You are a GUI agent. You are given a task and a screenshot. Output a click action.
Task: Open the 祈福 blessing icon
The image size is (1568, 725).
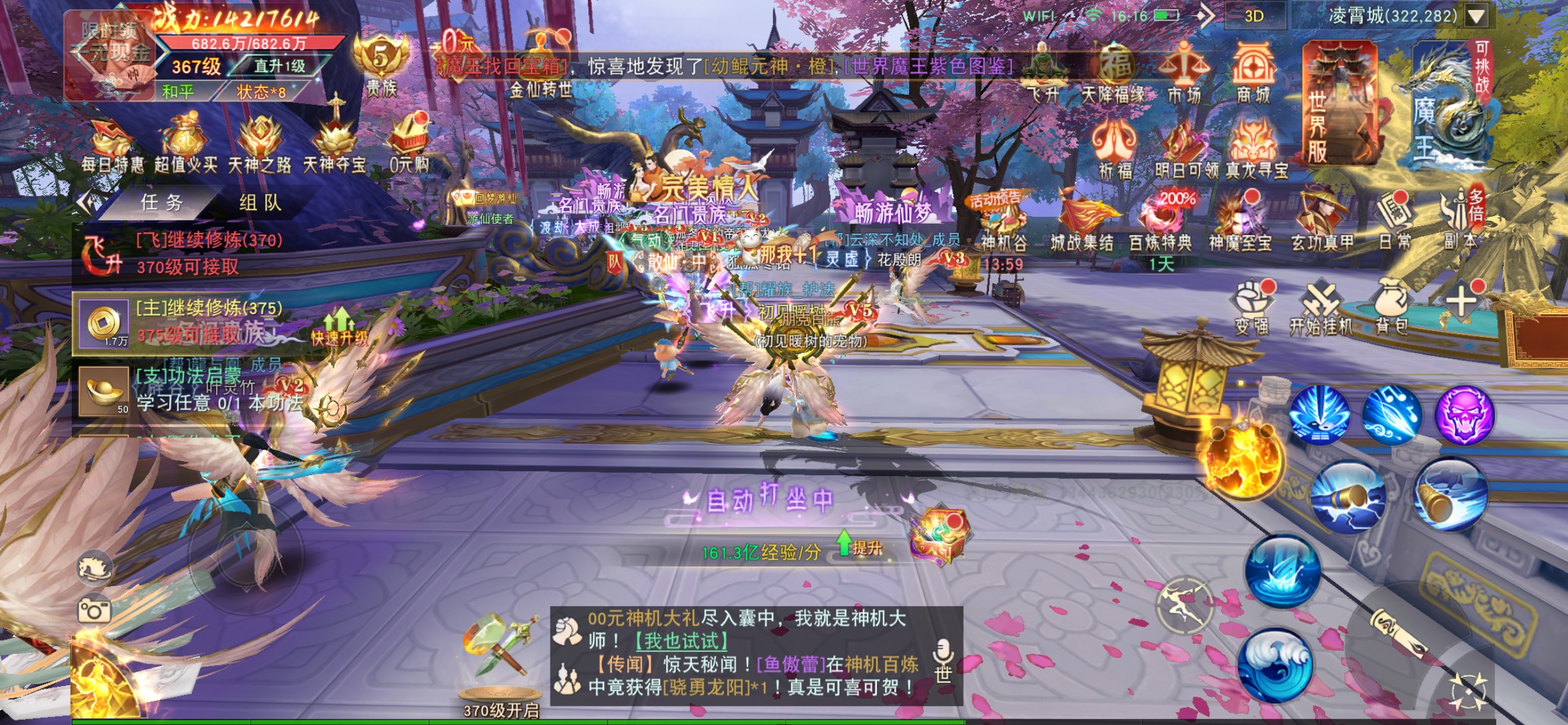[1115, 149]
